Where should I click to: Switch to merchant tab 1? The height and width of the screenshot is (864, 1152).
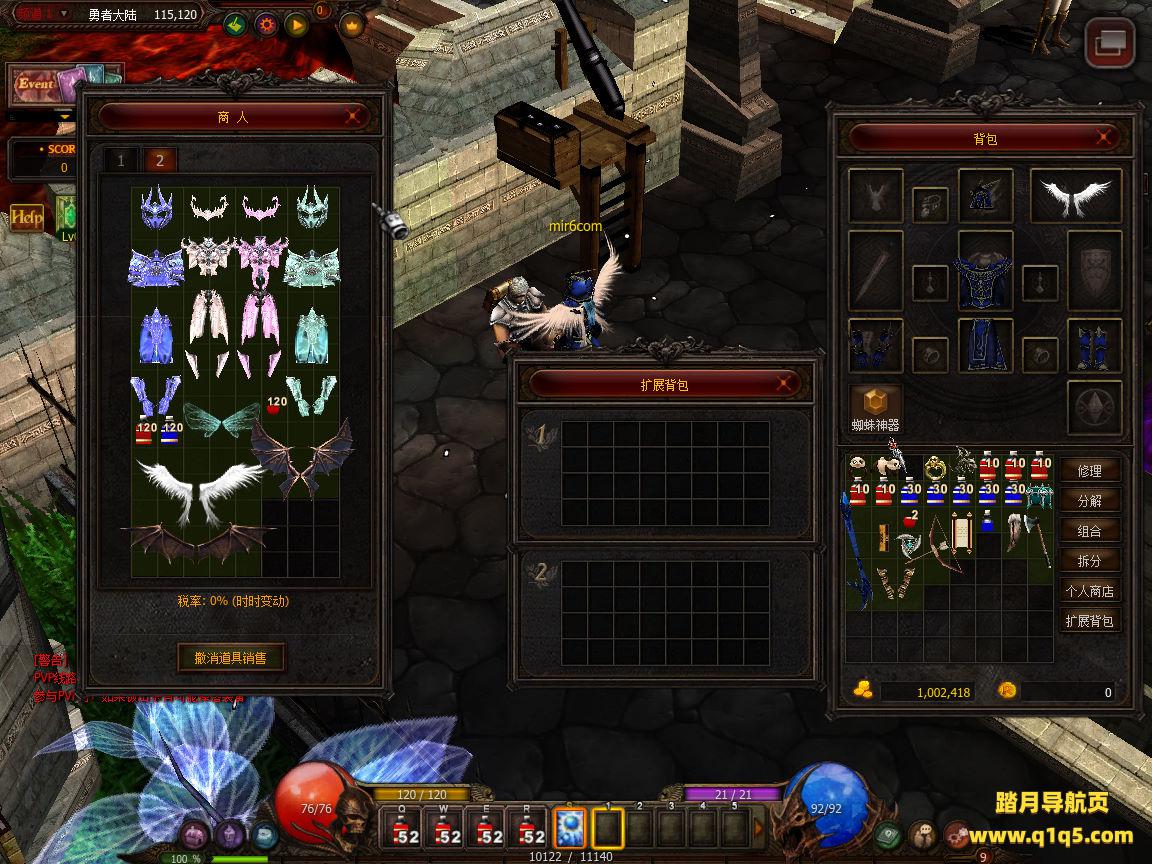(122, 160)
